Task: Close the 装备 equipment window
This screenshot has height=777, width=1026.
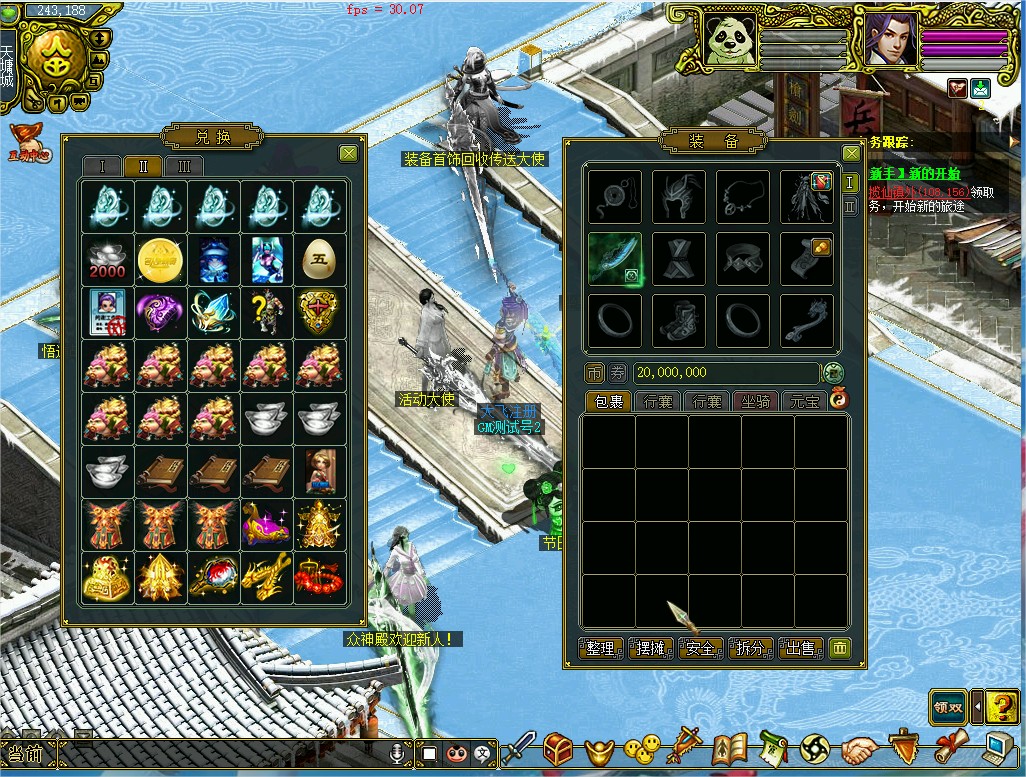Action: pos(851,153)
